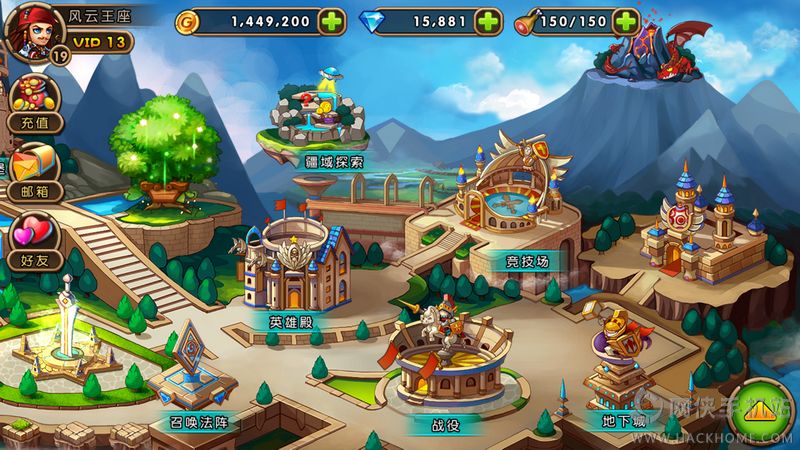Image resolution: width=800 pixels, height=450 pixels.
Task: Tap the VIP 13 badge
Action: coord(98,41)
